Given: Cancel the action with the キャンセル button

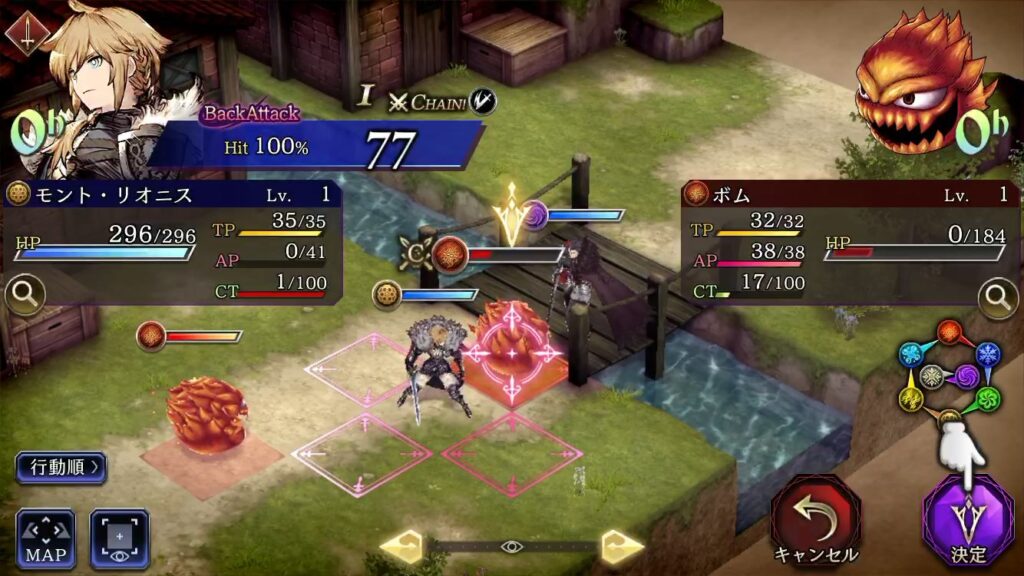Looking at the screenshot, I should click(815, 520).
